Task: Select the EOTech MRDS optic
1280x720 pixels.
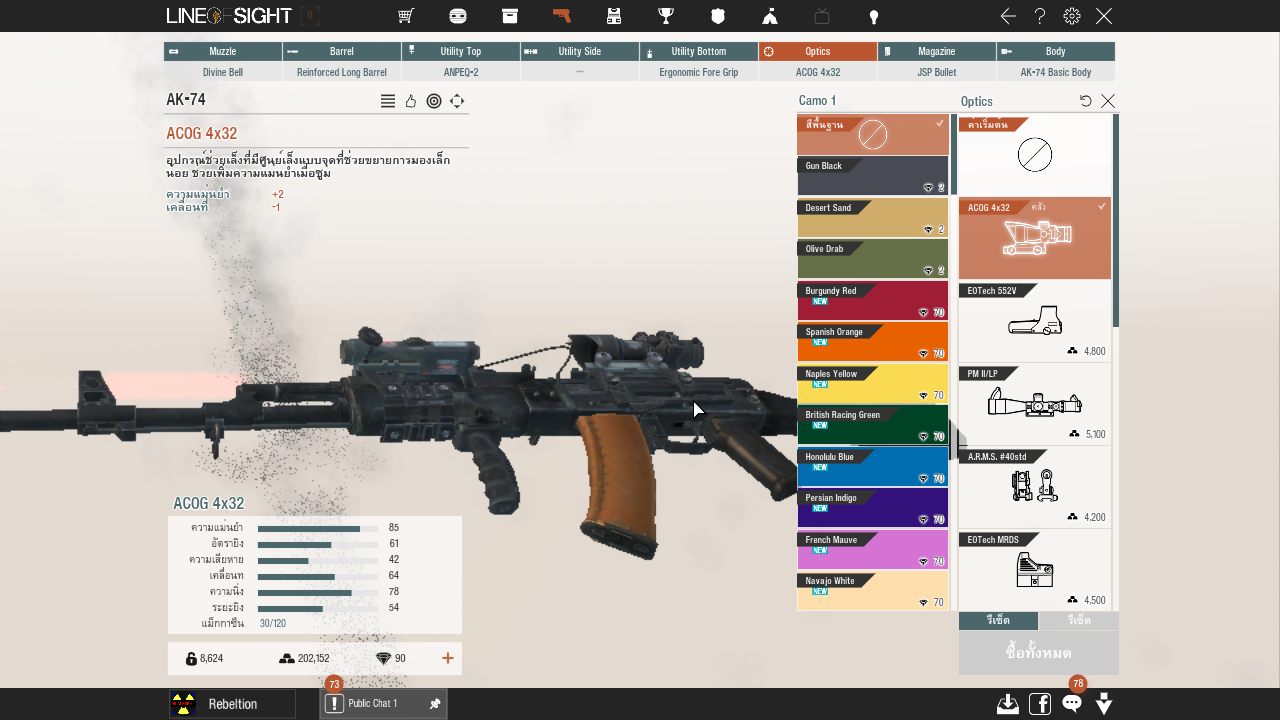Action: point(1034,570)
